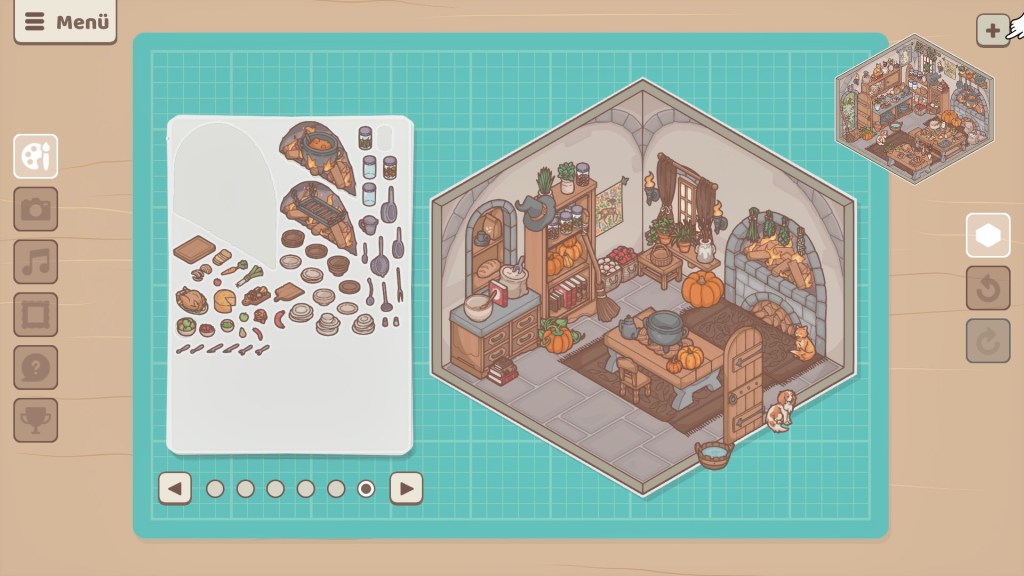Select the paint palette tool
1024x576 pixels.
click(36, 156)
